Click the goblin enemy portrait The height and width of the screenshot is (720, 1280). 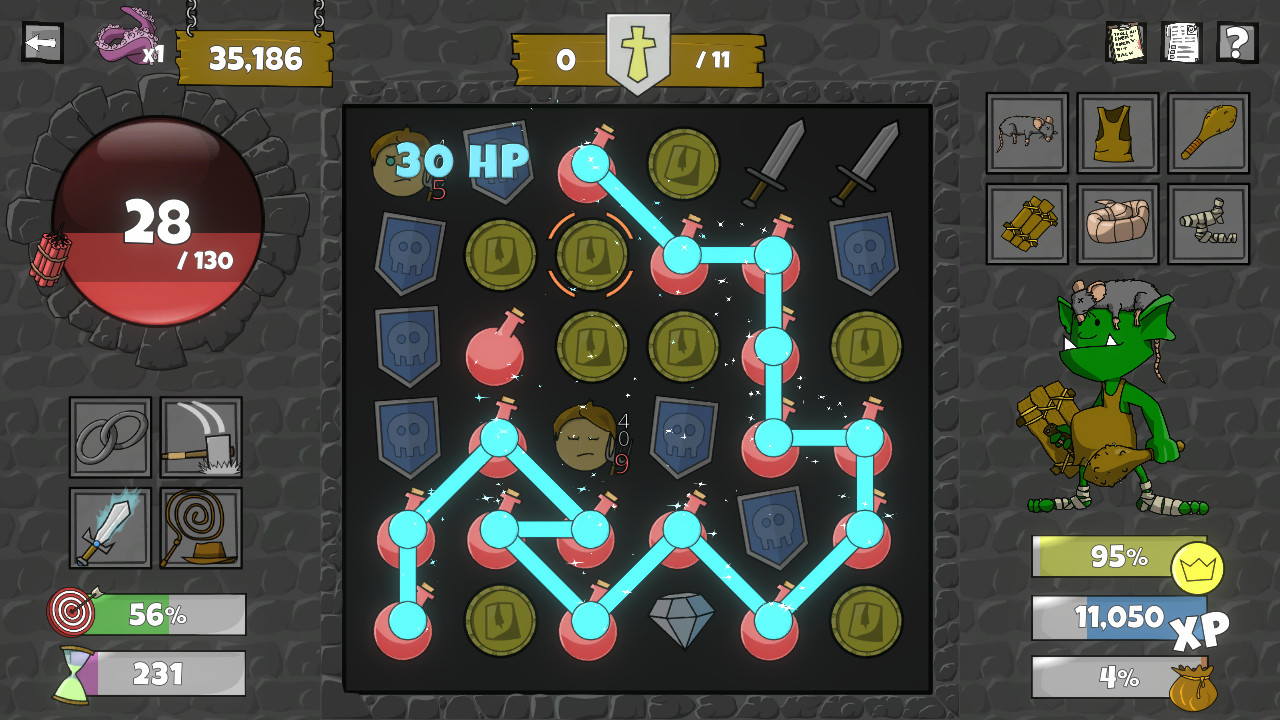click(x=1110, y=390)
